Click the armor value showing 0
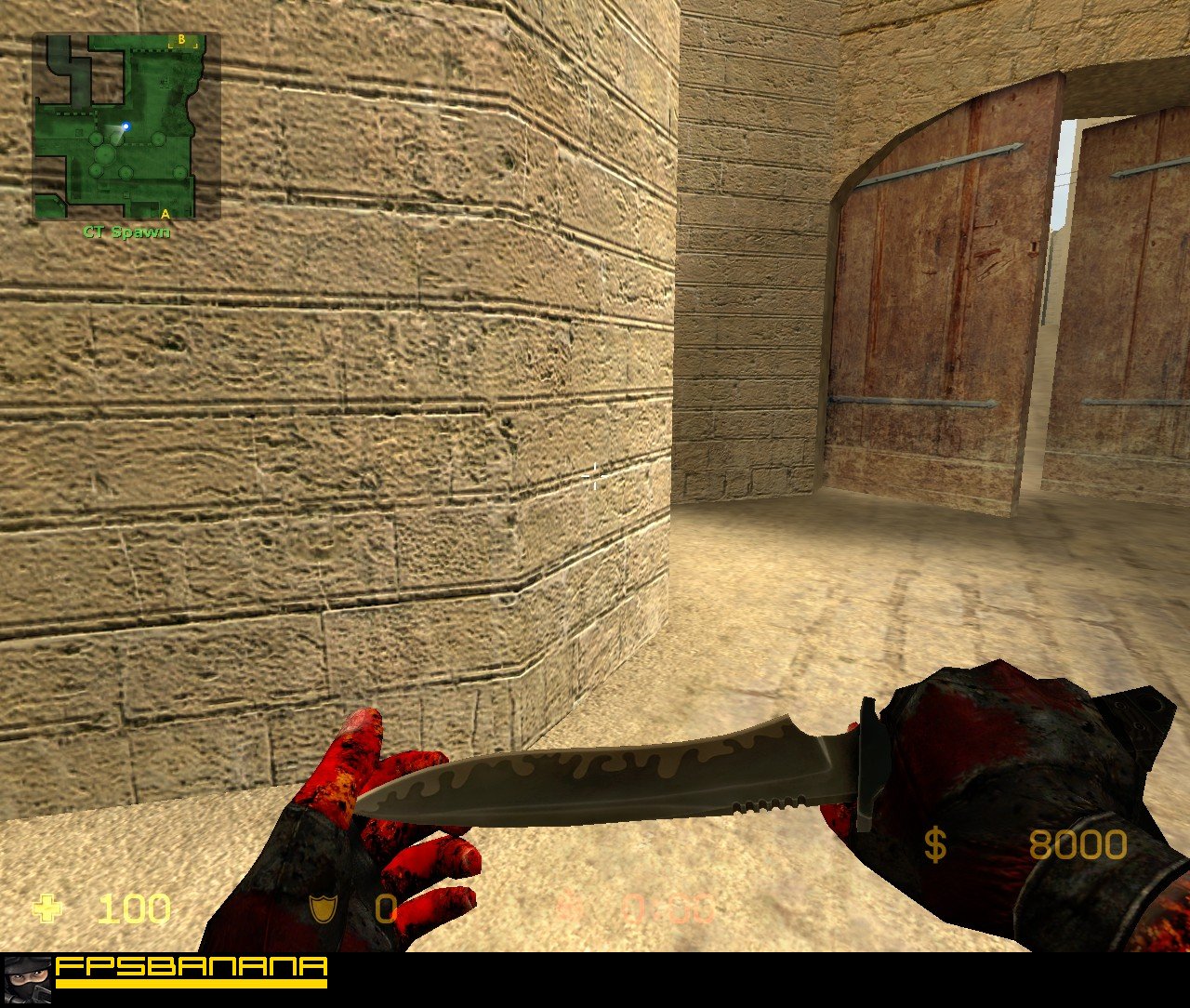Viewport: 1190px width, 1008px height. (384, 910)
